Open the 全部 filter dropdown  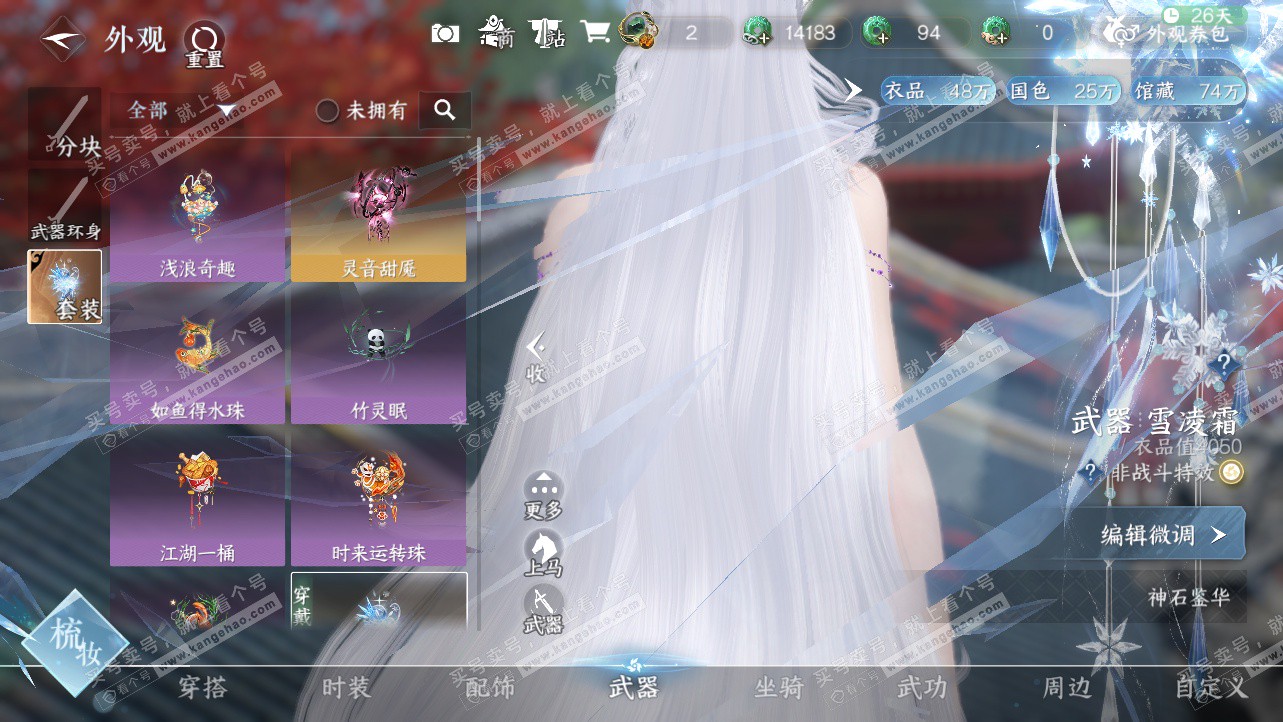pos(180,110)
